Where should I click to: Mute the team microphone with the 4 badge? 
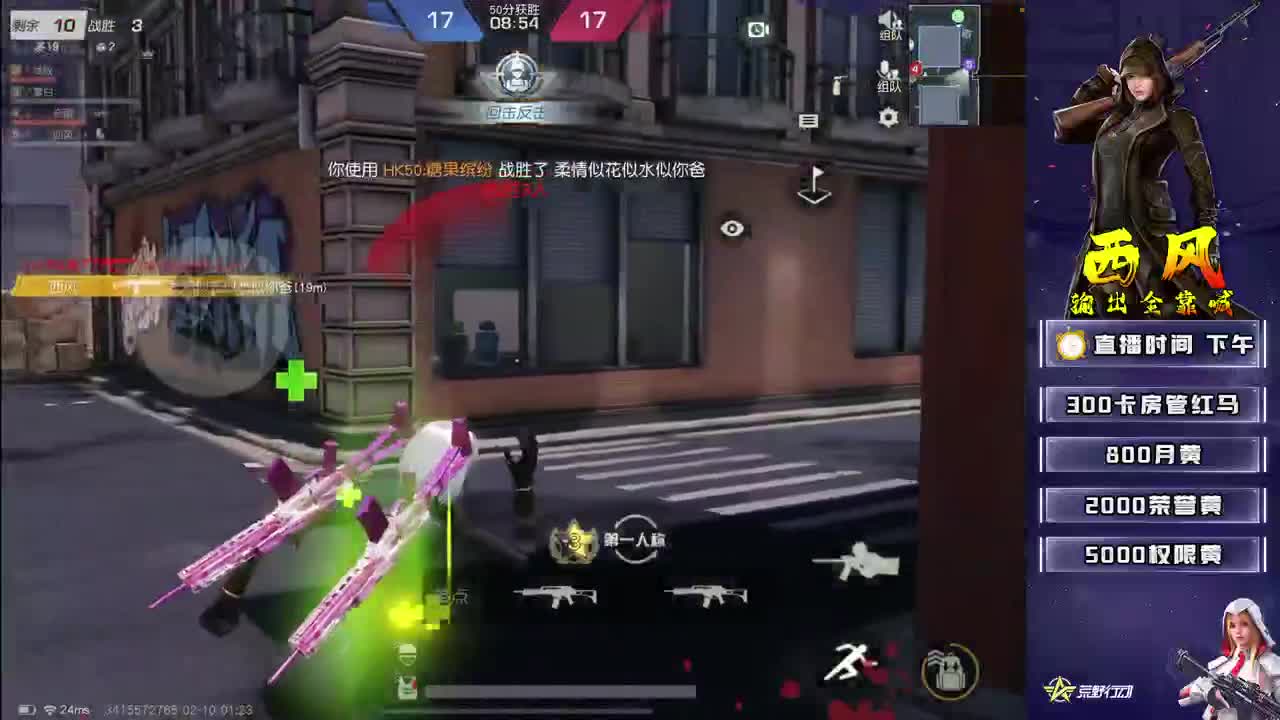tap(884, 70)
